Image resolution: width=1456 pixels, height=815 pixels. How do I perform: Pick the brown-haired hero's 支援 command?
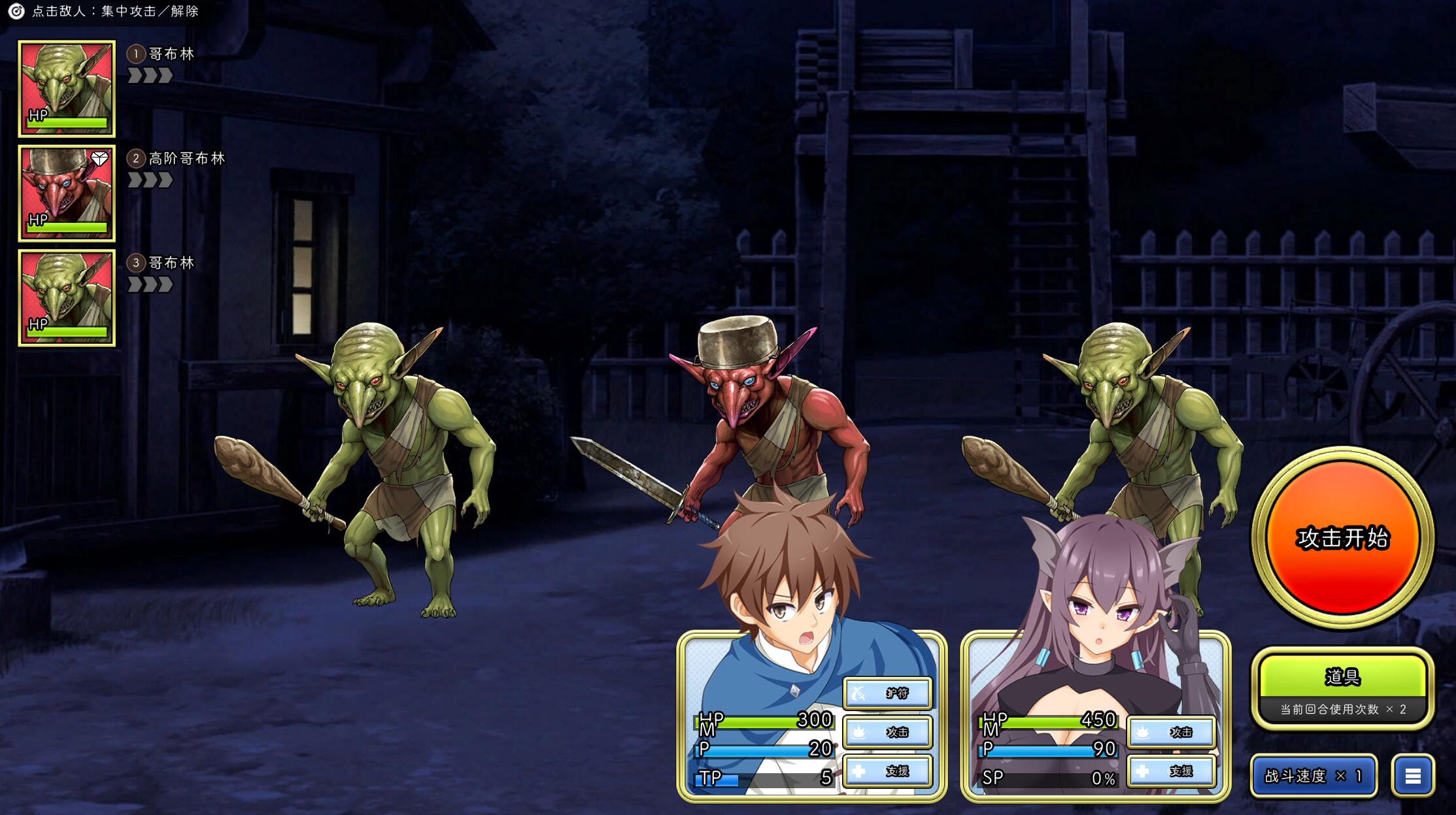coord(887,771)
